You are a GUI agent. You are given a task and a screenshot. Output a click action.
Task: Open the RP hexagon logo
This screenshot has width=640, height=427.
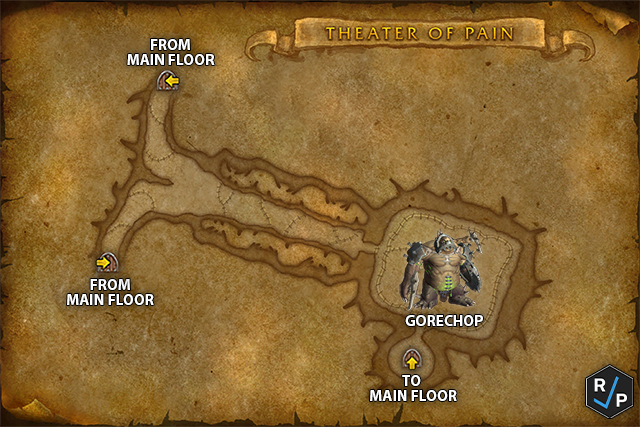[609, 390]
